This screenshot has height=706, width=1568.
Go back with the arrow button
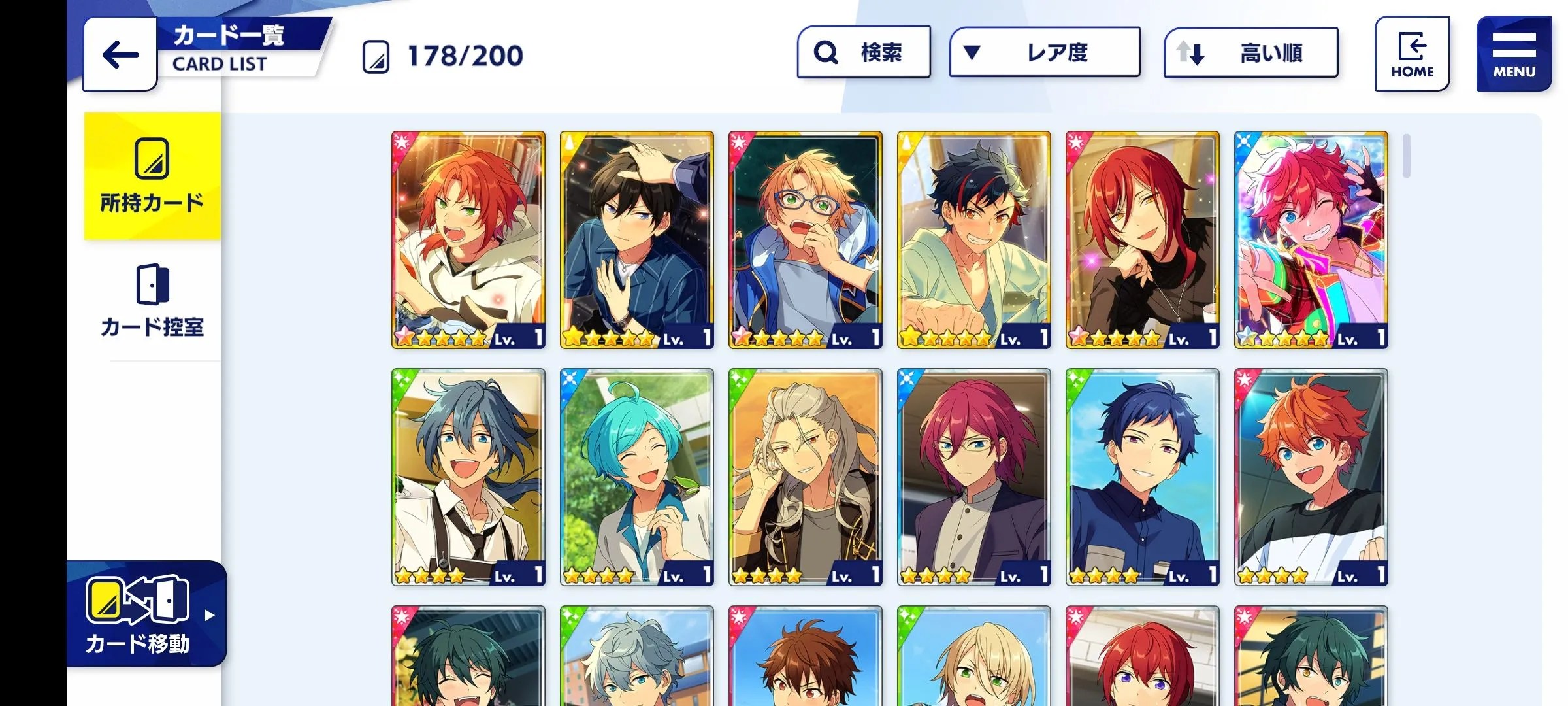120,54
